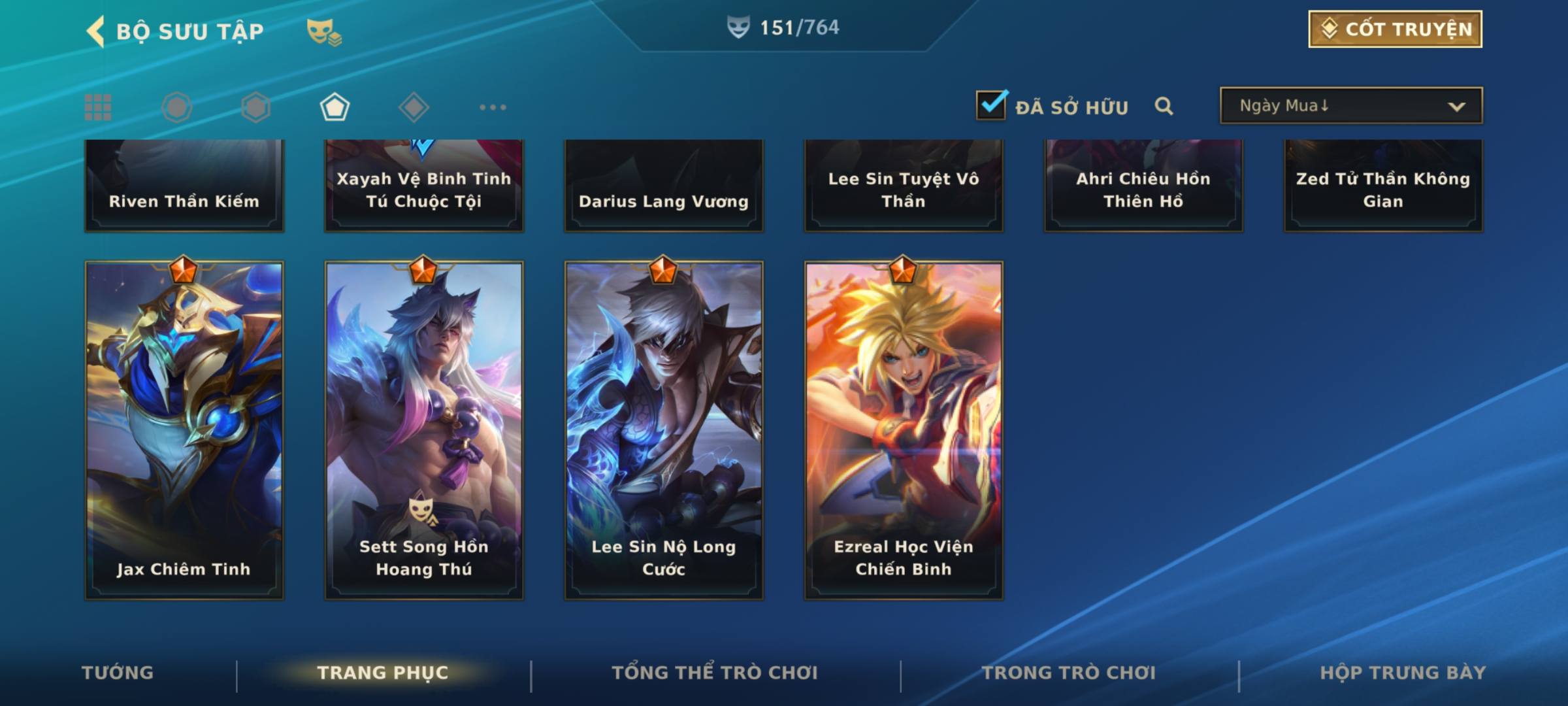
Task: Pick Ezreal Học Viện Chiến Binh card
Action: pyautogui.click(x=904, y=430)
